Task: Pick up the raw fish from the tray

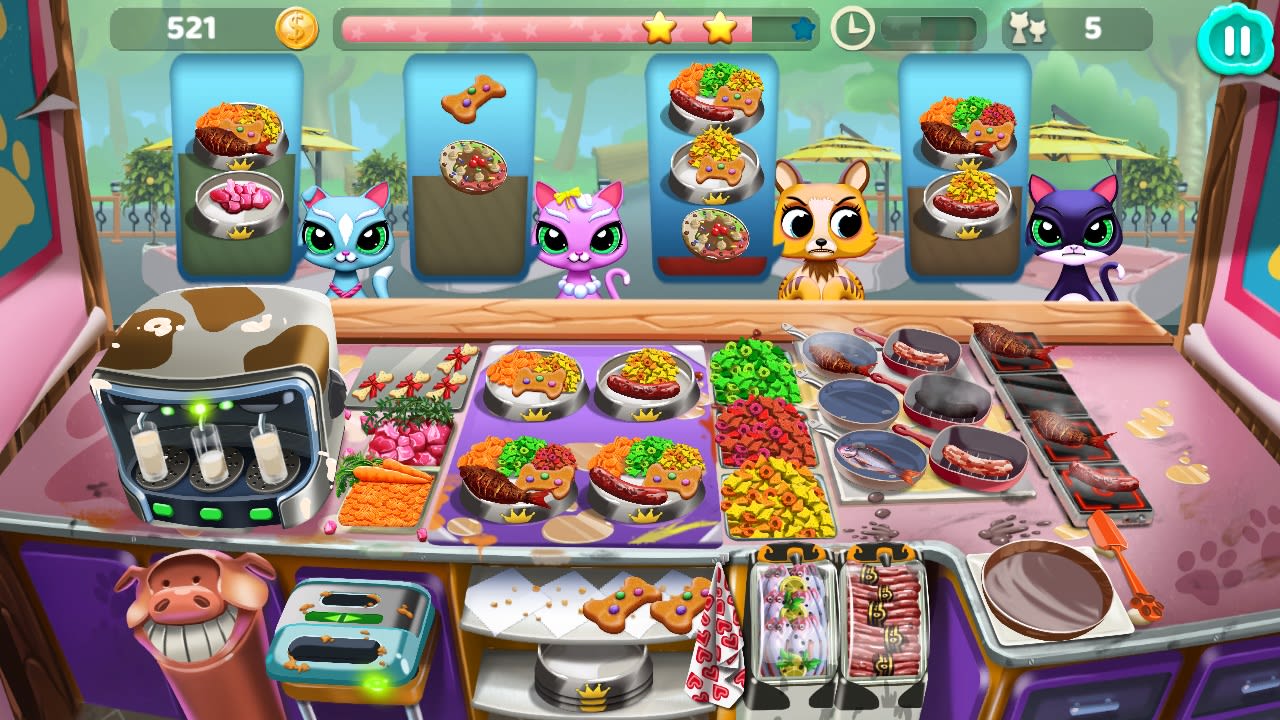Action: pos(790,620)
